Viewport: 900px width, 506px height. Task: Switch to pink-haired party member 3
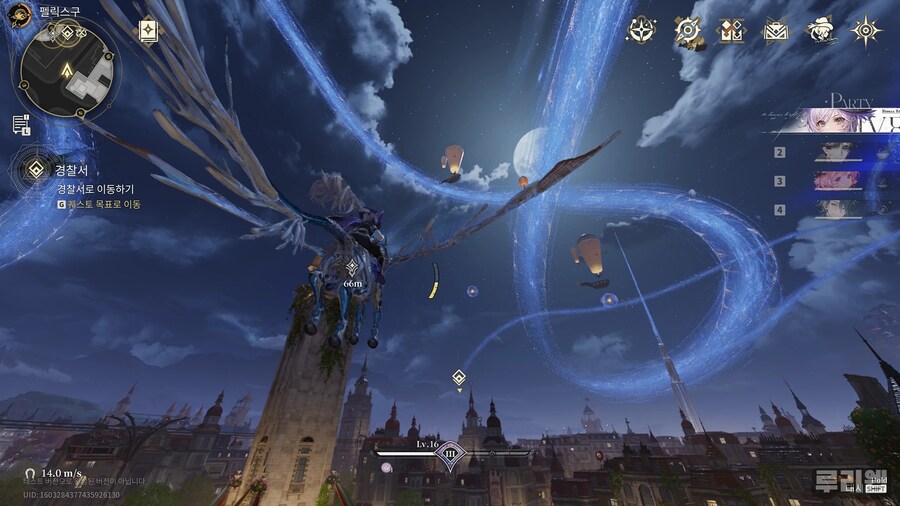838,181
